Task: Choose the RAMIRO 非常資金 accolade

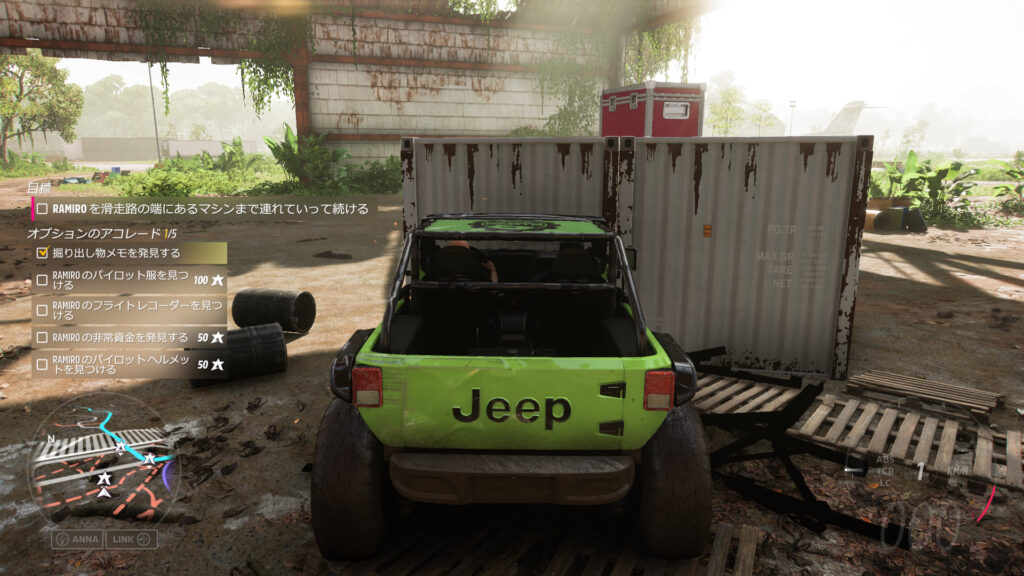Action: [x=128, y=337]
